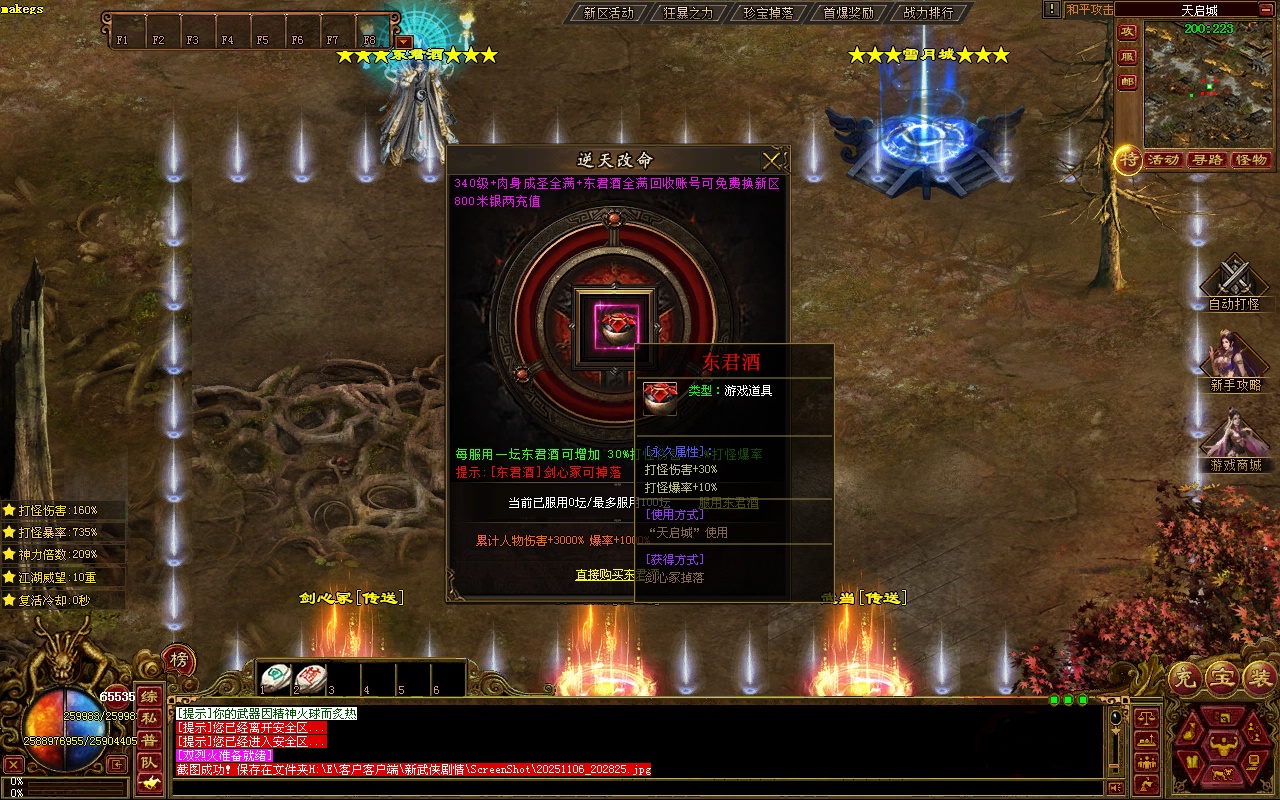Open the 新手攻略 beginner guide
1280x800 pixels.
click(1234, 358)
